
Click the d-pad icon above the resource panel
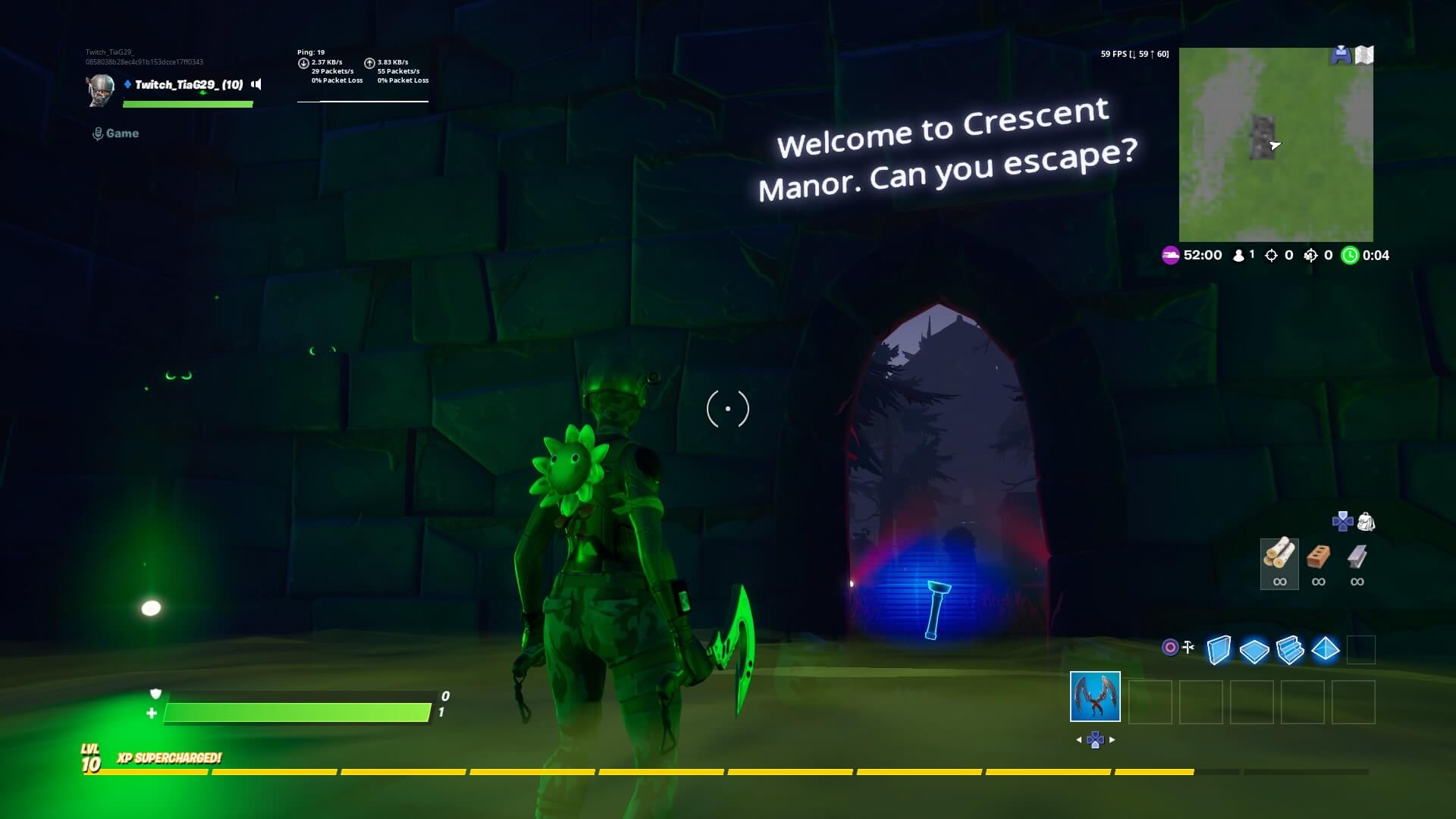coord(1341,521)
